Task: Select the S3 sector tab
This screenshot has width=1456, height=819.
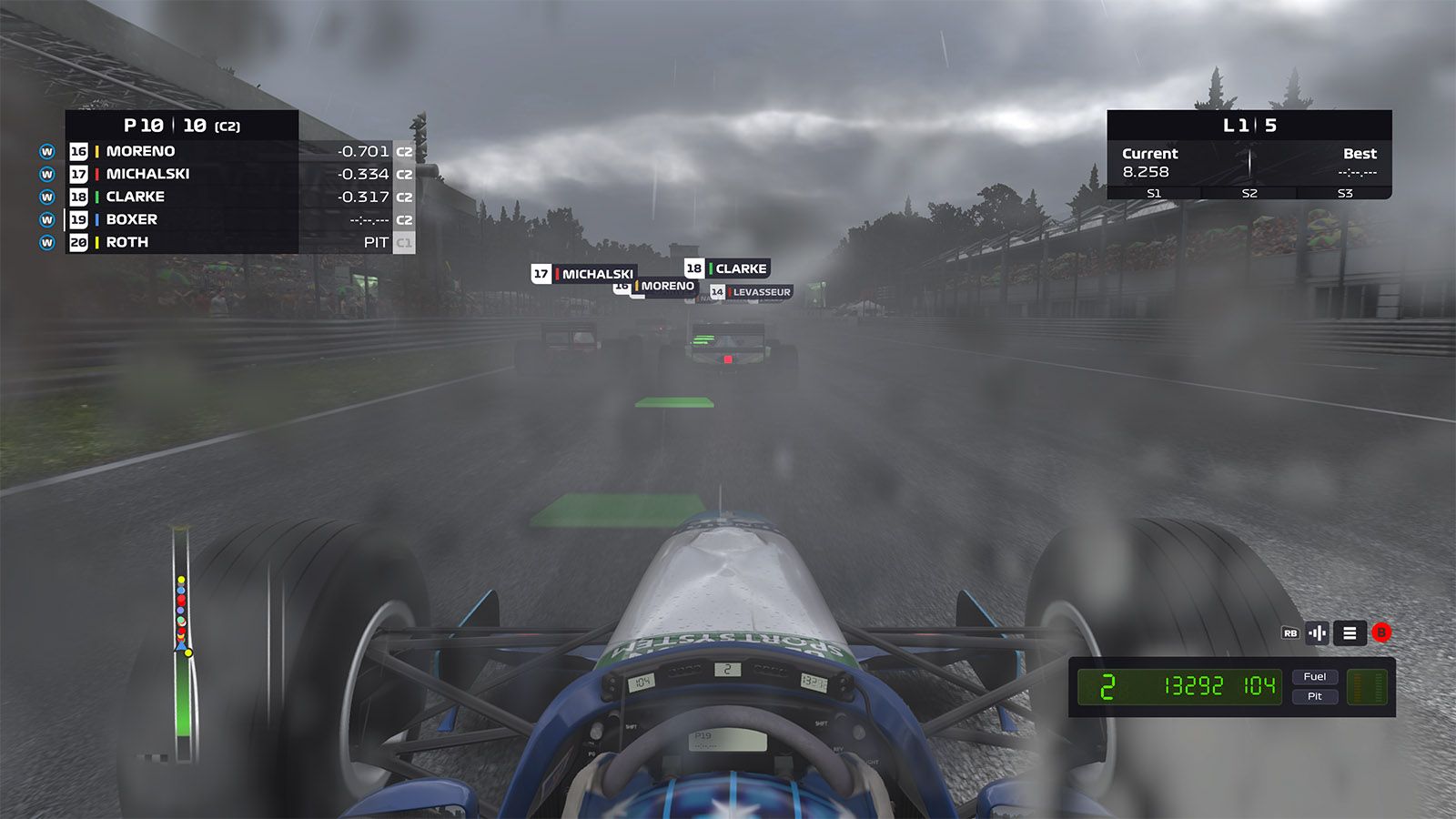Action: 1346,192
